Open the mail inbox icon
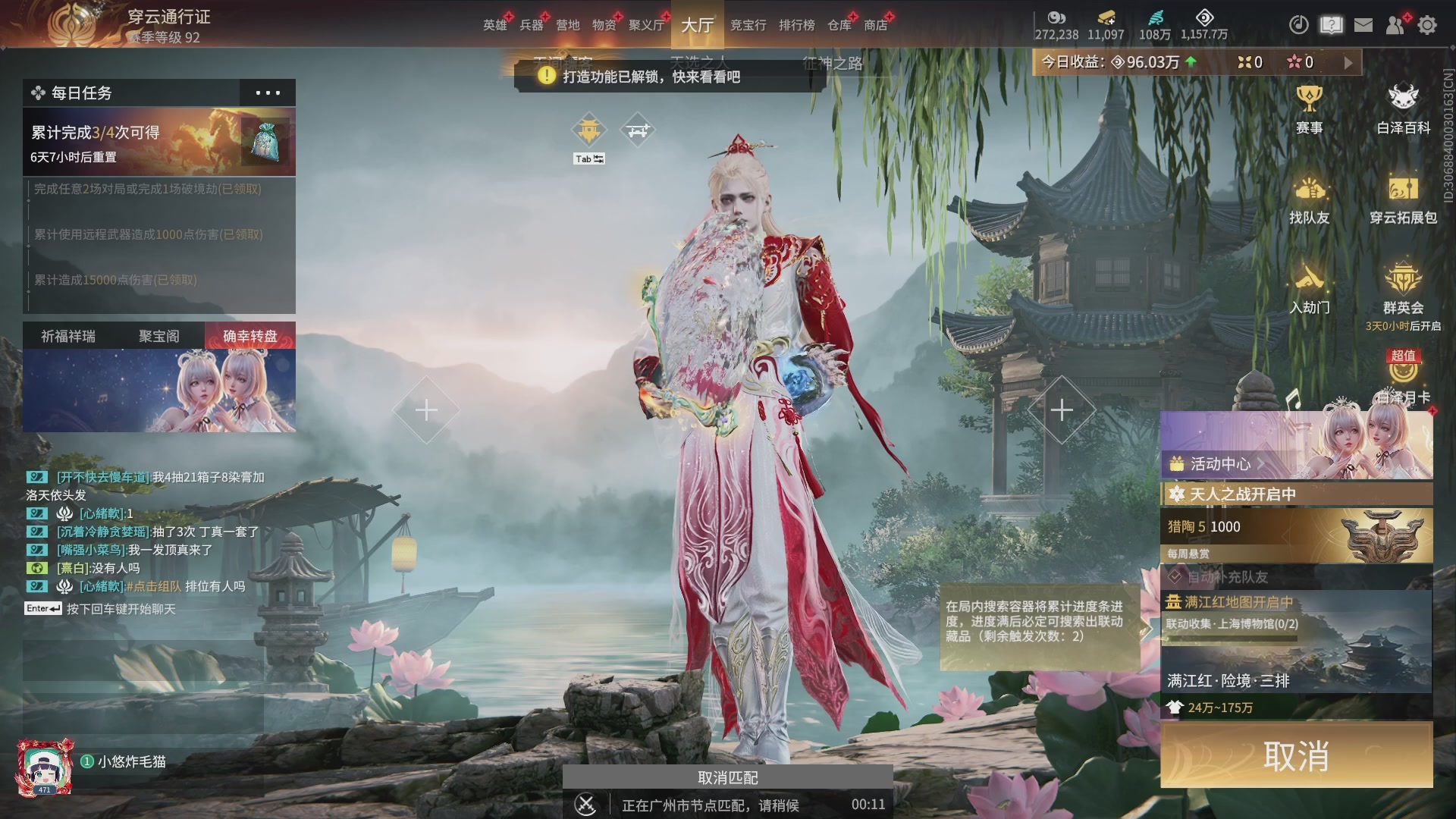Image resolution: width=1456 pixels, height=819 pixels. [1363, 24]
